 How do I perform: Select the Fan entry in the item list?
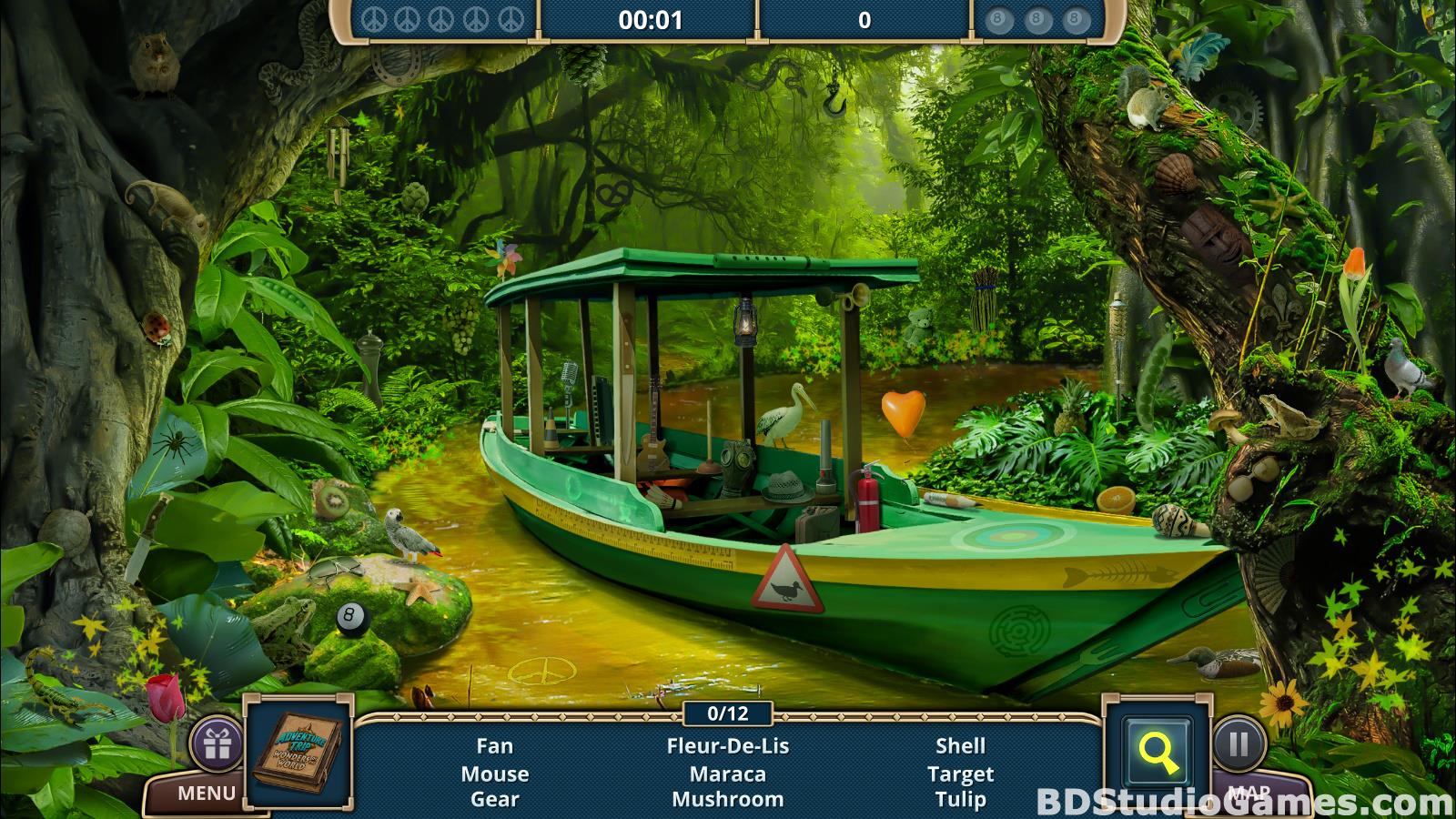(495, 746)
